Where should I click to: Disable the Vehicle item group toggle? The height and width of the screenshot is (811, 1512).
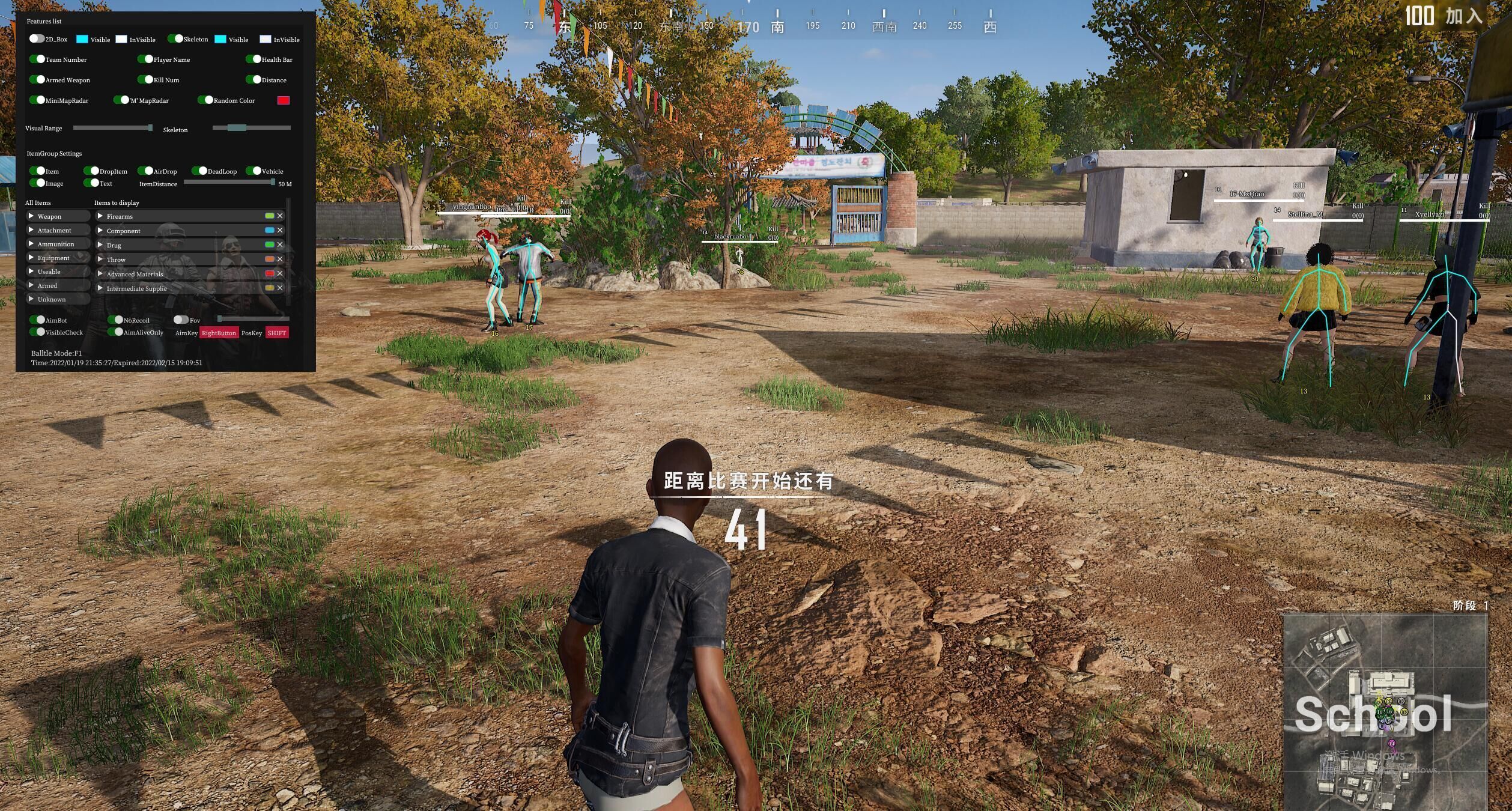click(x=254, y=171)
